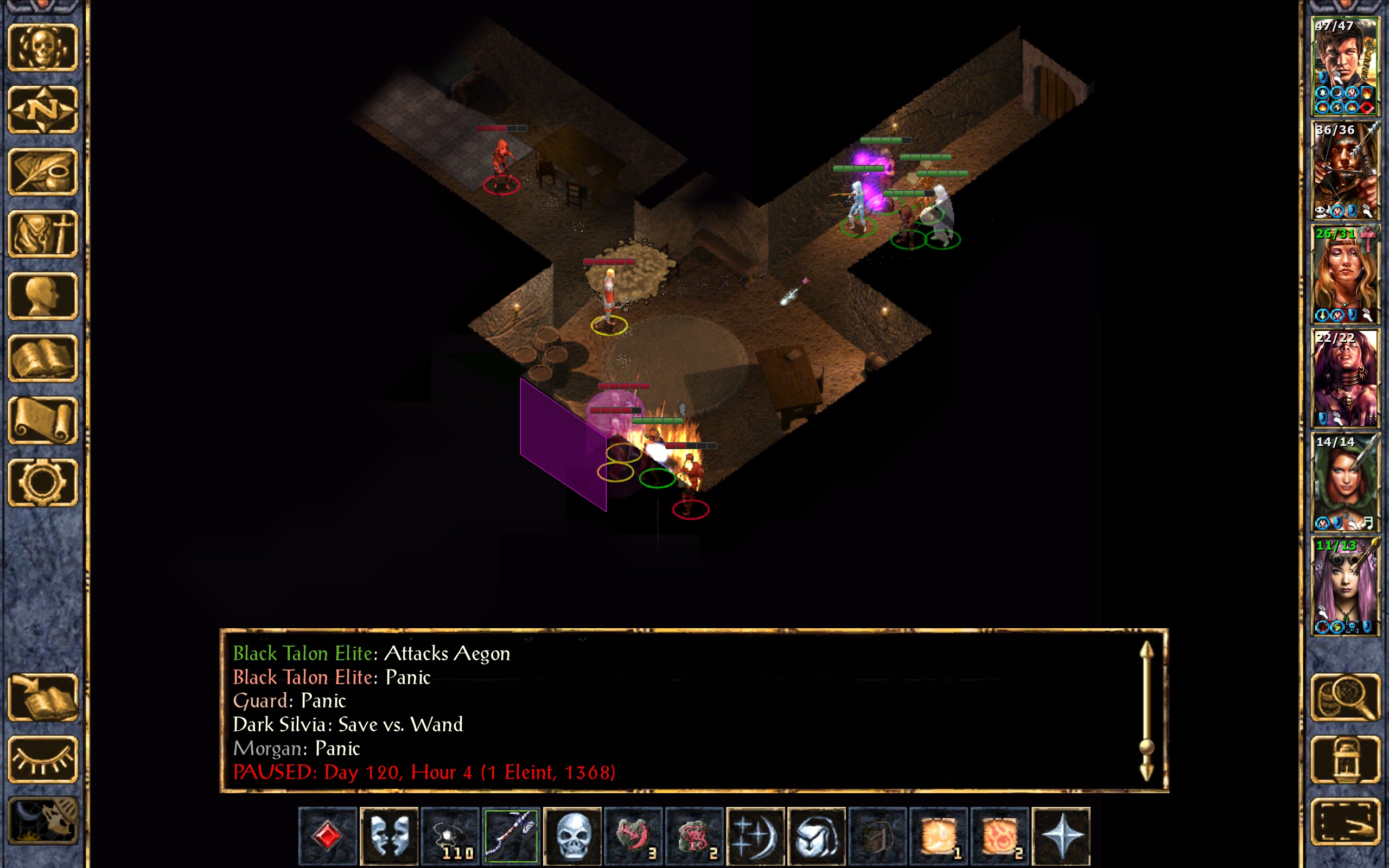Screen dimensions: 1389x868
Task: Click the magnifying glass button
Action: (x=1345, y=698)
